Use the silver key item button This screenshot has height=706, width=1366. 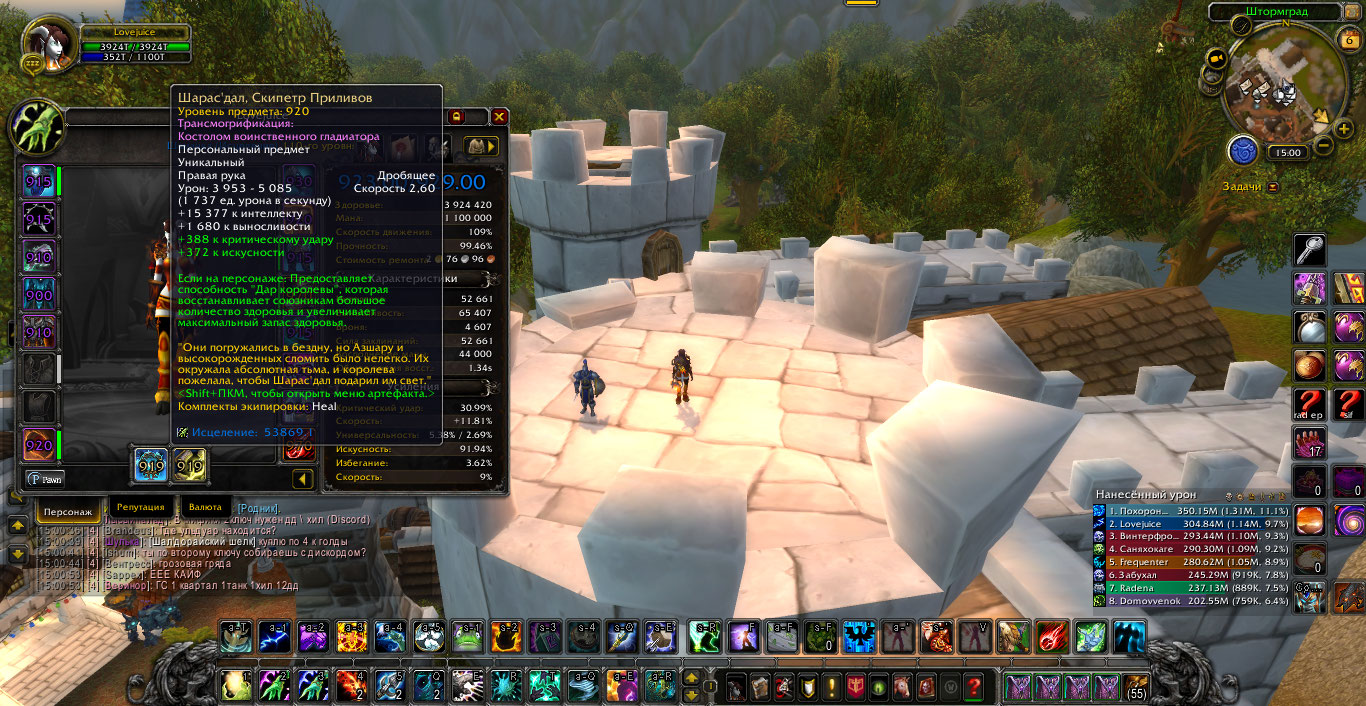1310,250
